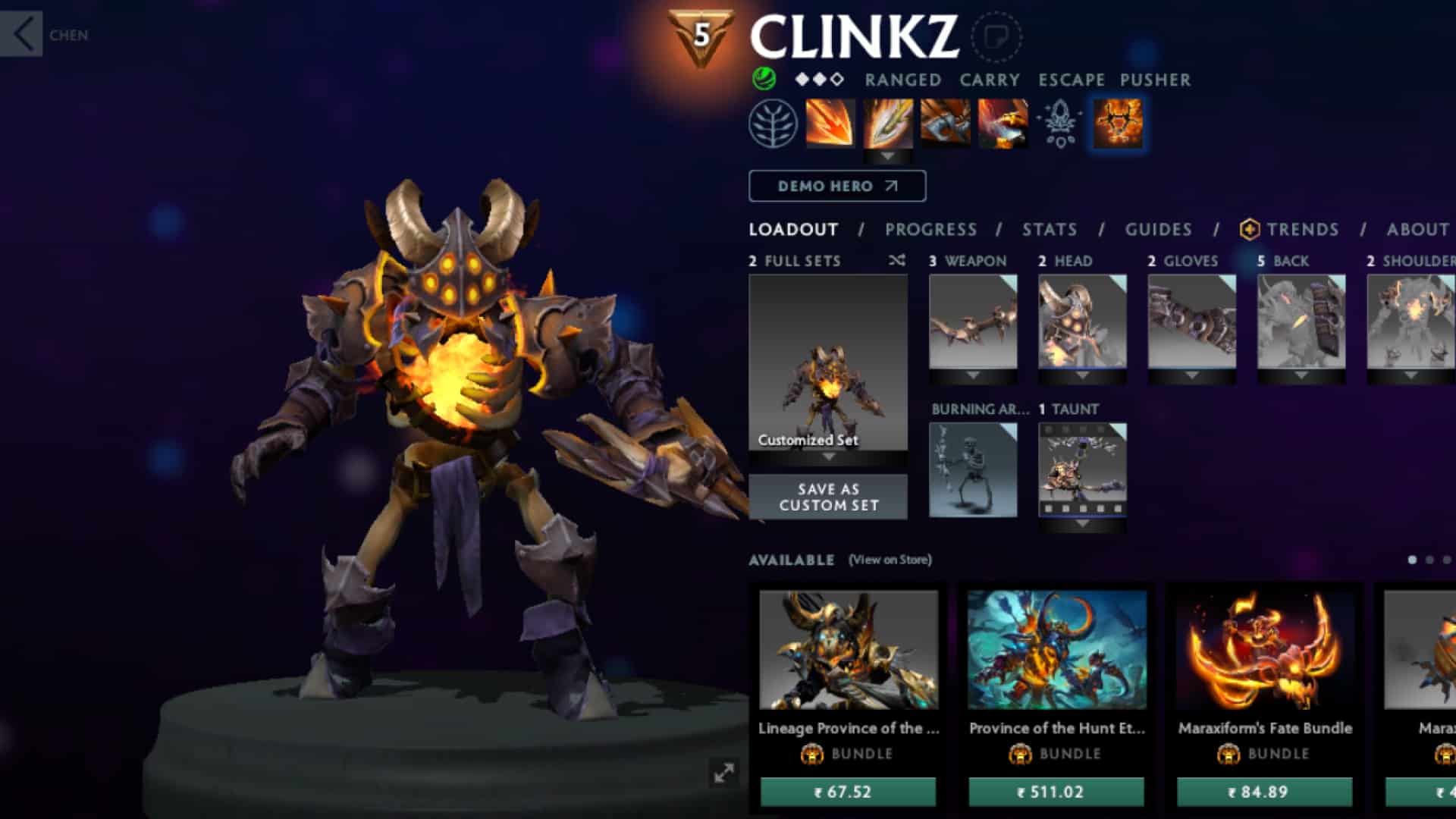
Task: Click the Clinkz level 5 badge
Action: tap(703, 33)
